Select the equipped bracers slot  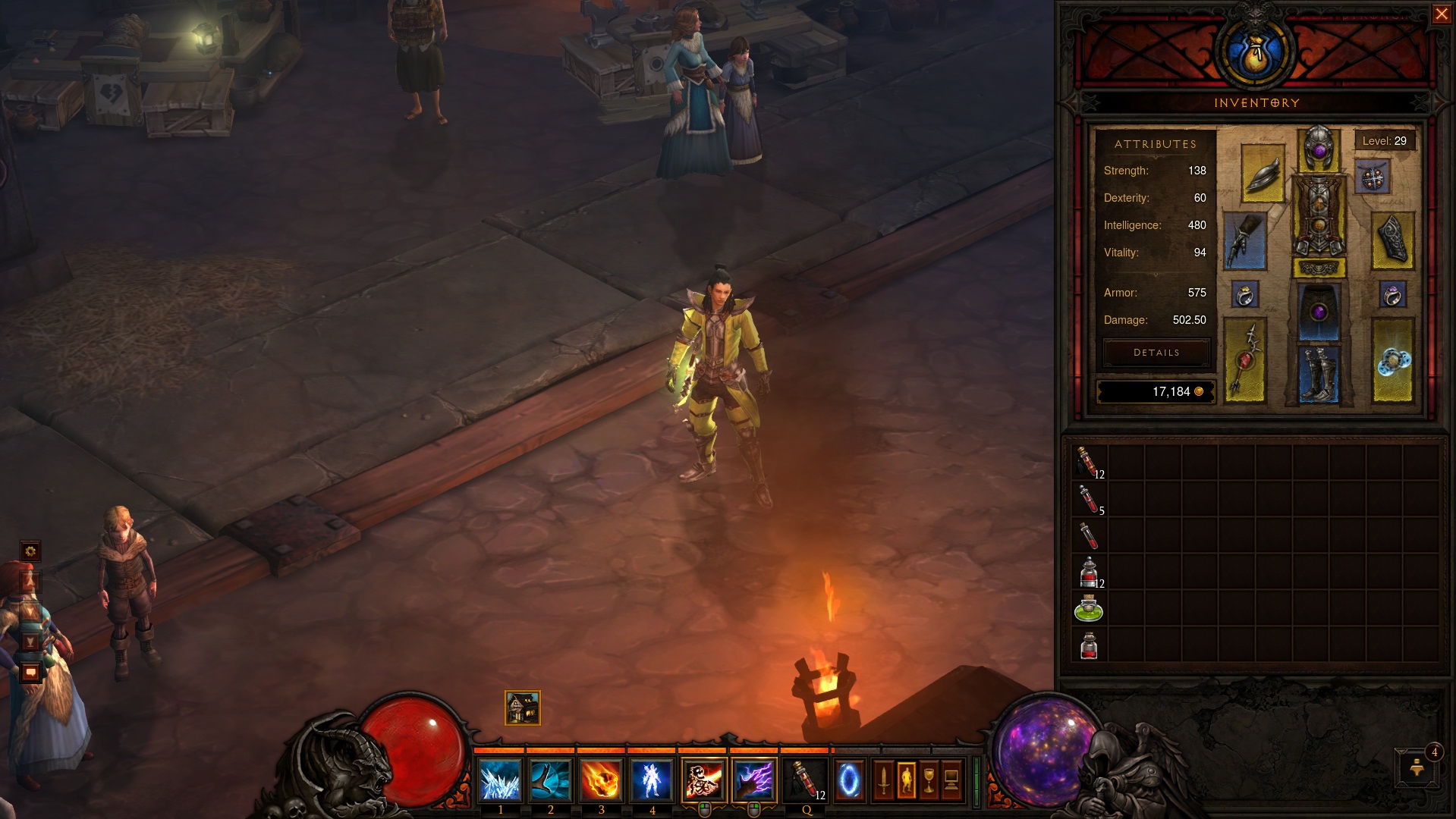(x=1392, y=241)
